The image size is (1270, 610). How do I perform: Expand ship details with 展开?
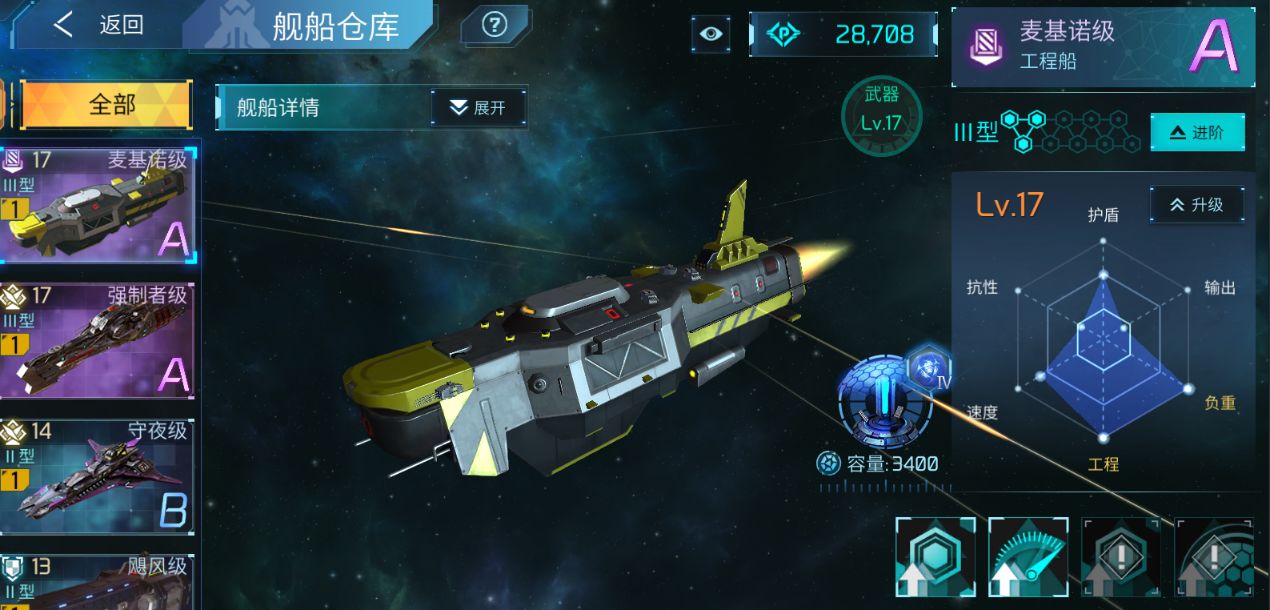(x=478, y=108)
